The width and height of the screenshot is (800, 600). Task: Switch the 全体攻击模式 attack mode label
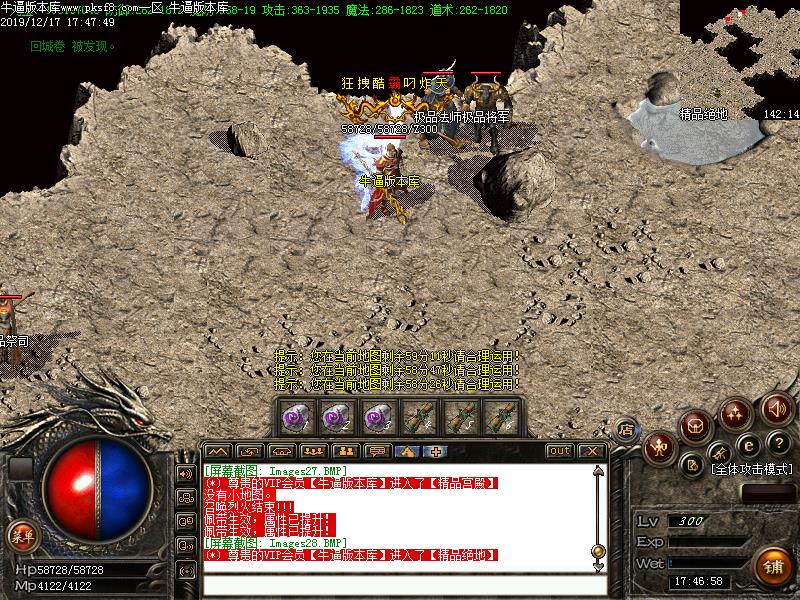tap(750, 468)
